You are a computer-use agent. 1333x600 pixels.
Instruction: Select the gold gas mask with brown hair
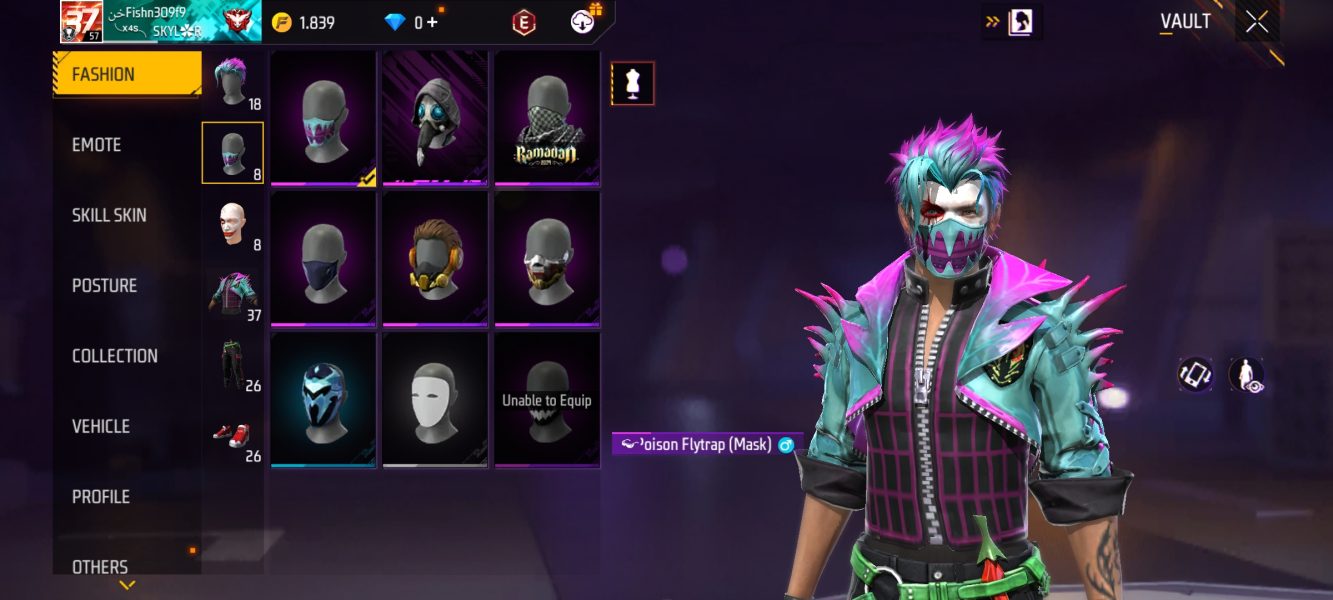tap(435, 259)
